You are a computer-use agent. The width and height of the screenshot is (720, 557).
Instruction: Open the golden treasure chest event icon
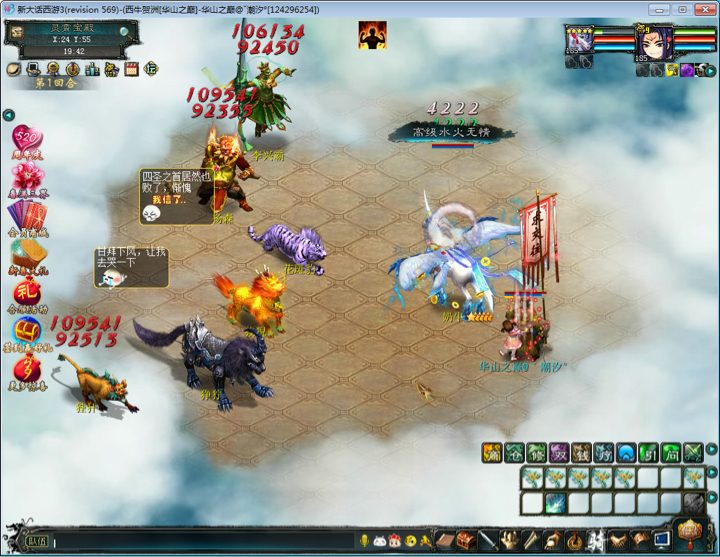point(27,330)
